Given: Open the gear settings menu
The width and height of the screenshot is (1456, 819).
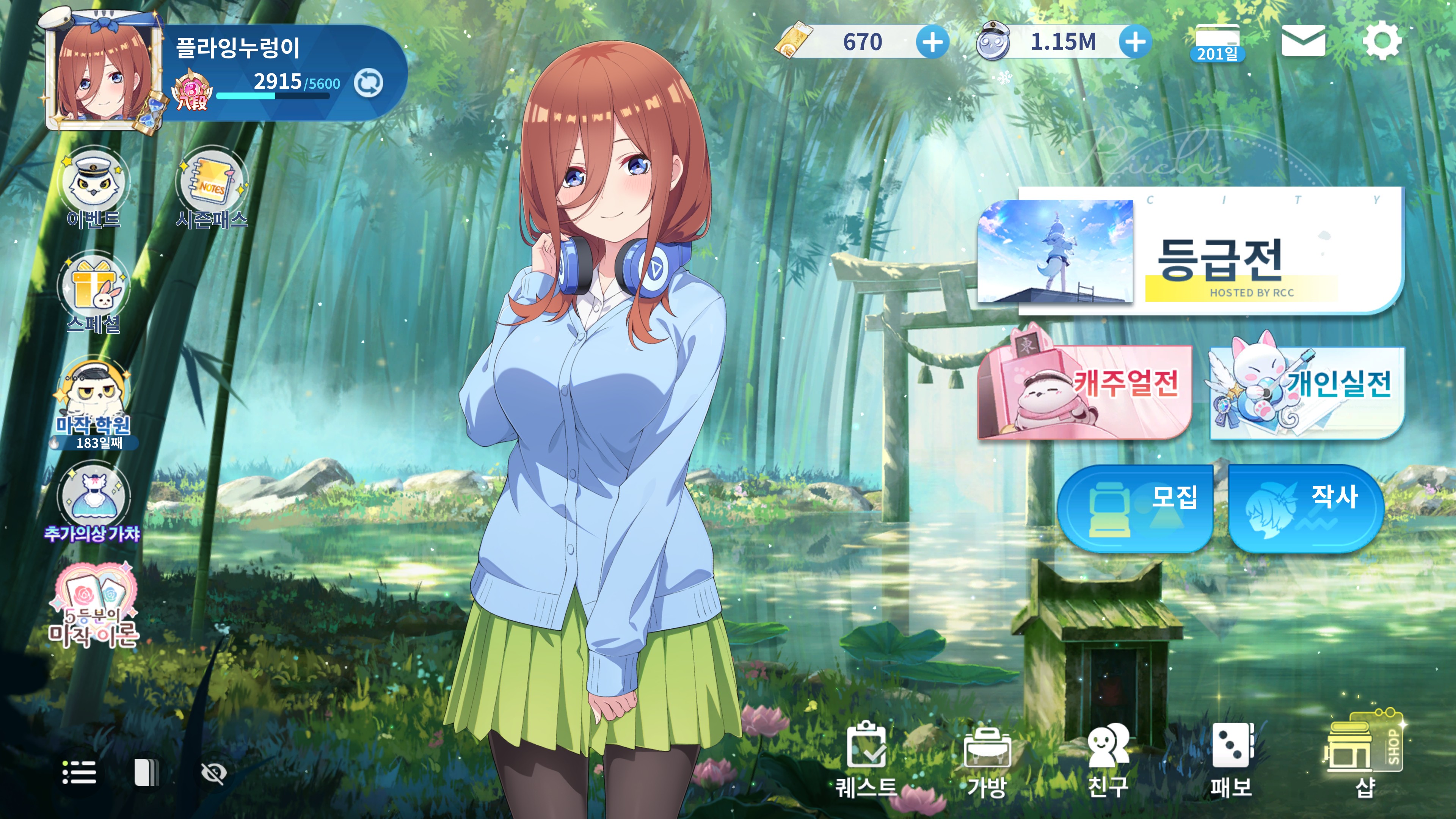Looking at the screenshot, I should [x=1382, y=41].
